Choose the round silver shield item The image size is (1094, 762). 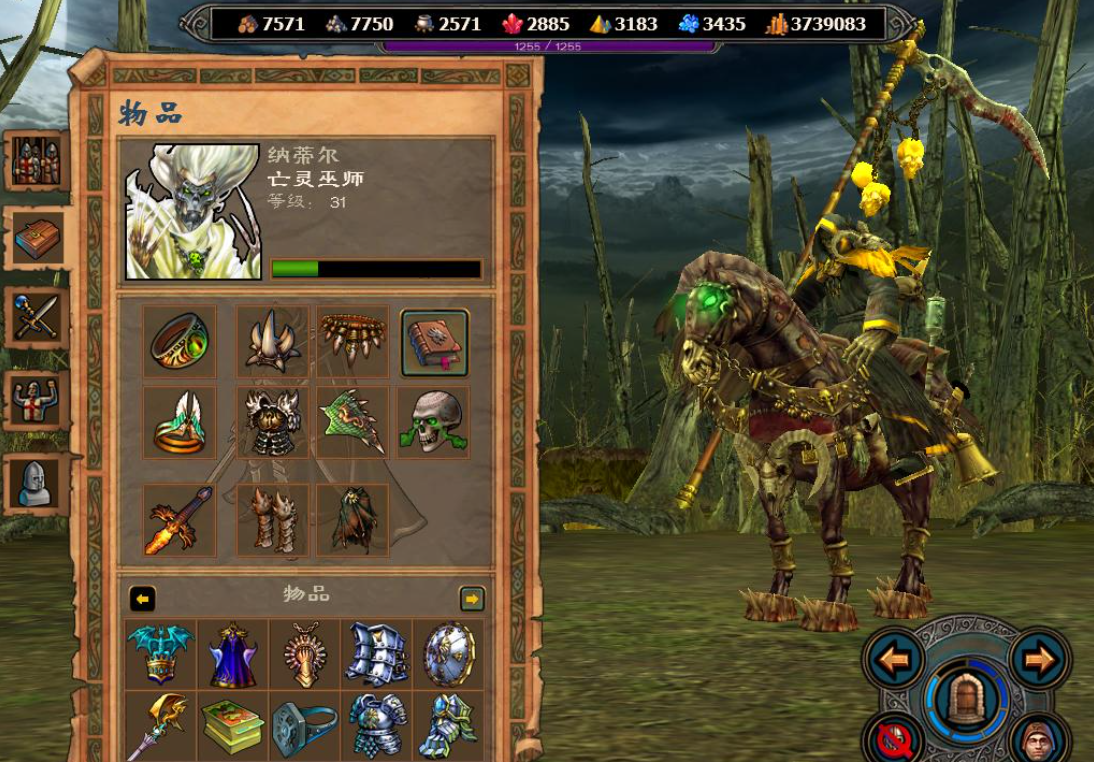click(x=448, y=655)
